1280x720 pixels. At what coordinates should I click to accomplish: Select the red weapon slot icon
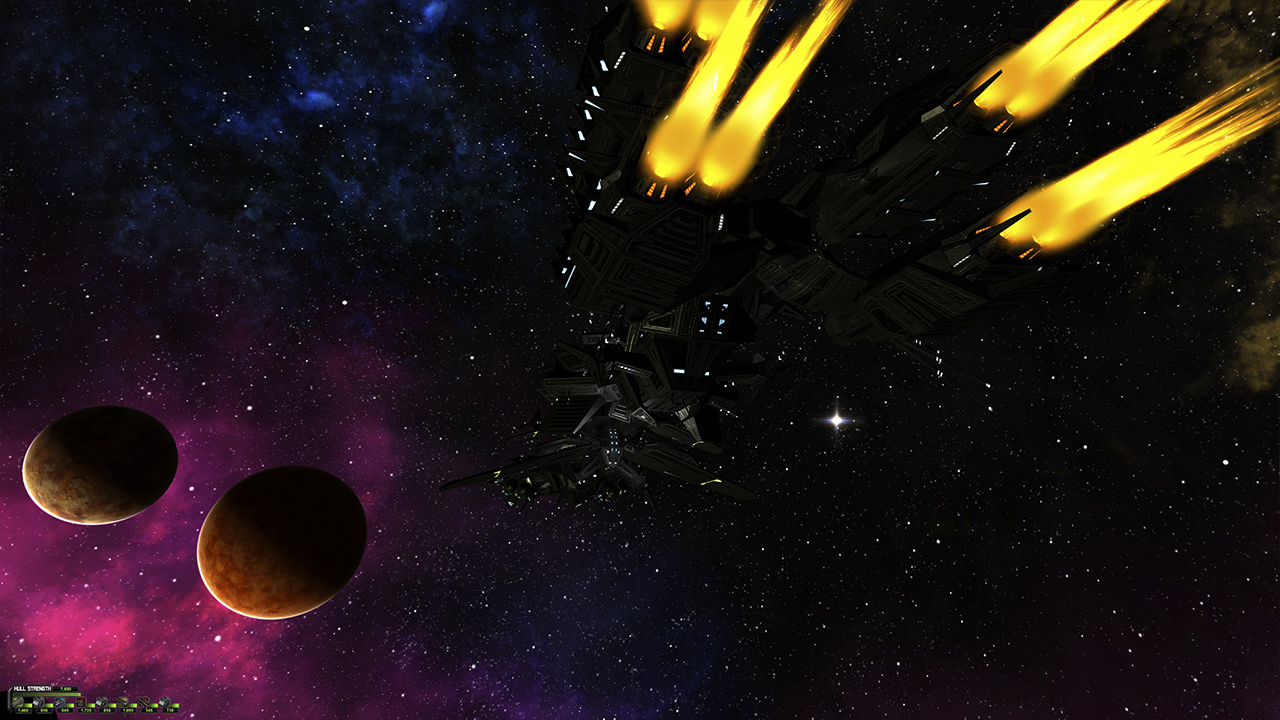pos(80,701)
